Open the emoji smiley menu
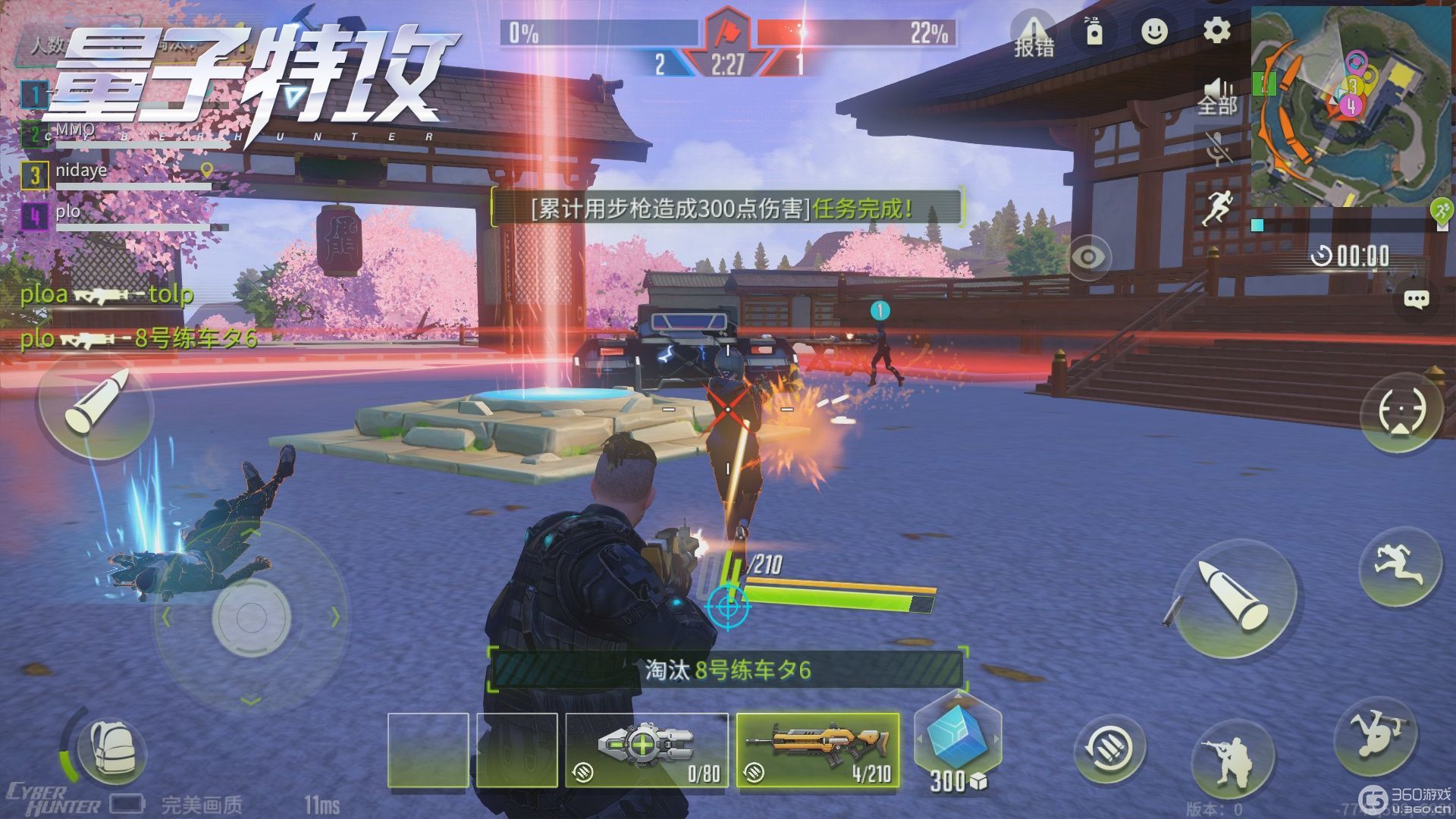 pyautogui.click(x=1154, y=31)
